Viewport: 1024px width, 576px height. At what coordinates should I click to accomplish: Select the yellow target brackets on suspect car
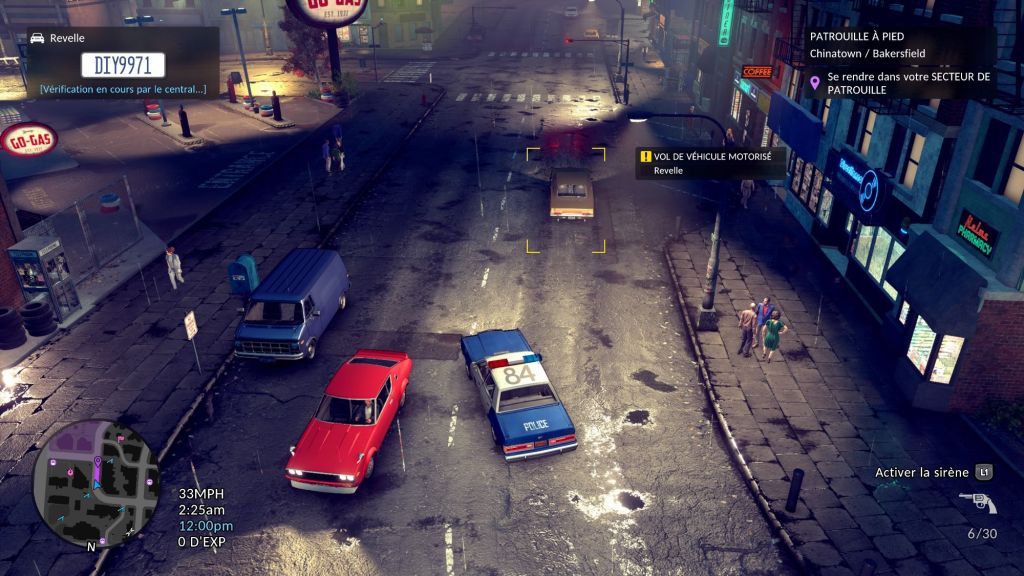coord(566,200)
